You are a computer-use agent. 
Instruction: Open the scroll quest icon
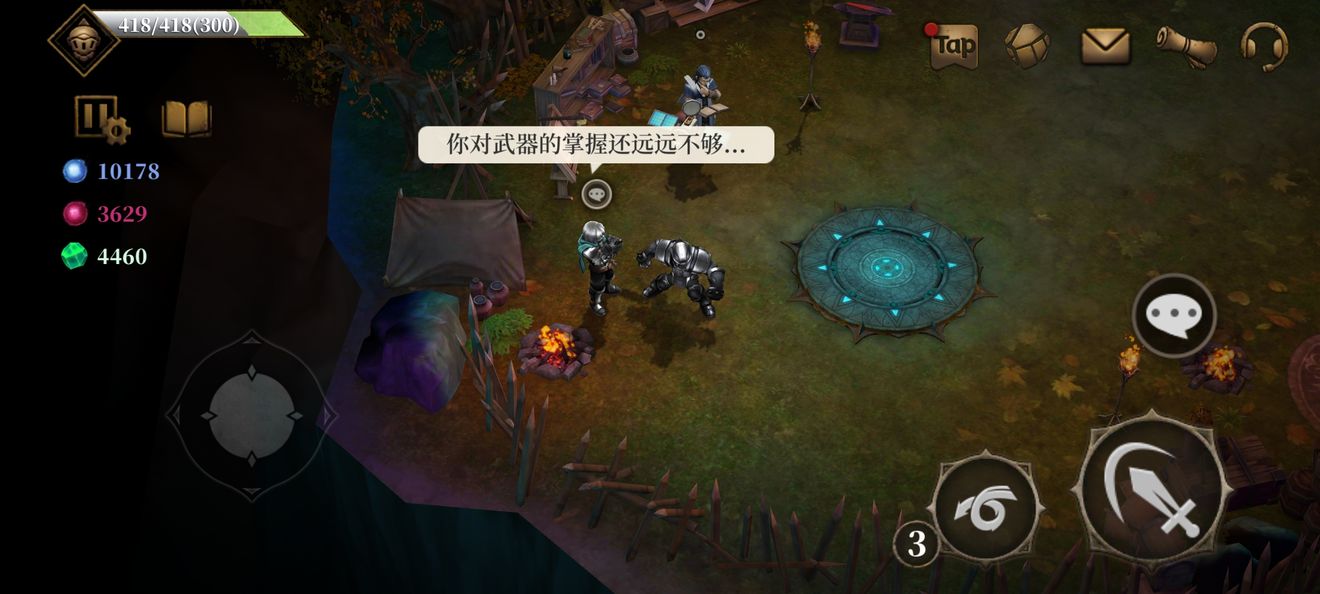(1186, 45)
